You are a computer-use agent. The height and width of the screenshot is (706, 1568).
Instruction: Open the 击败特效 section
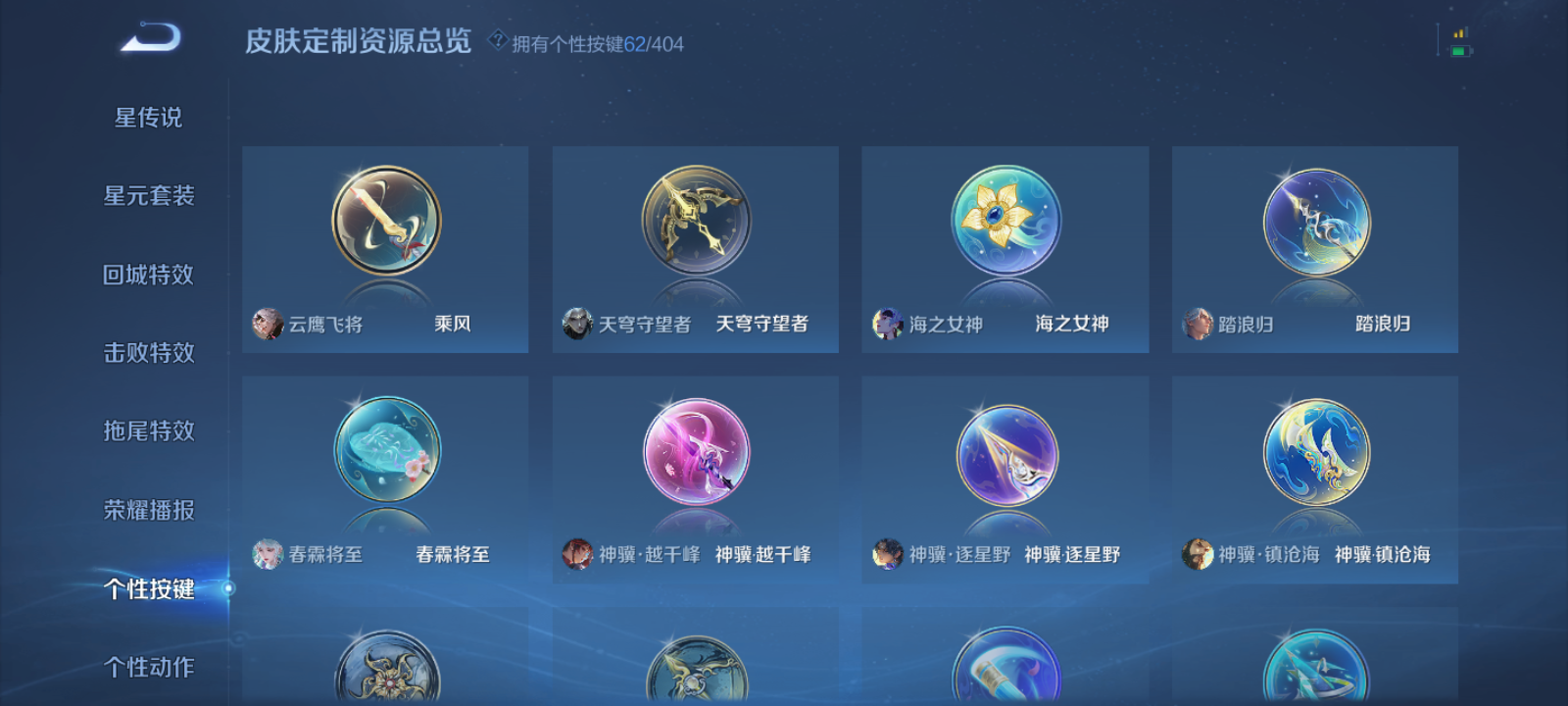(151, 353)
